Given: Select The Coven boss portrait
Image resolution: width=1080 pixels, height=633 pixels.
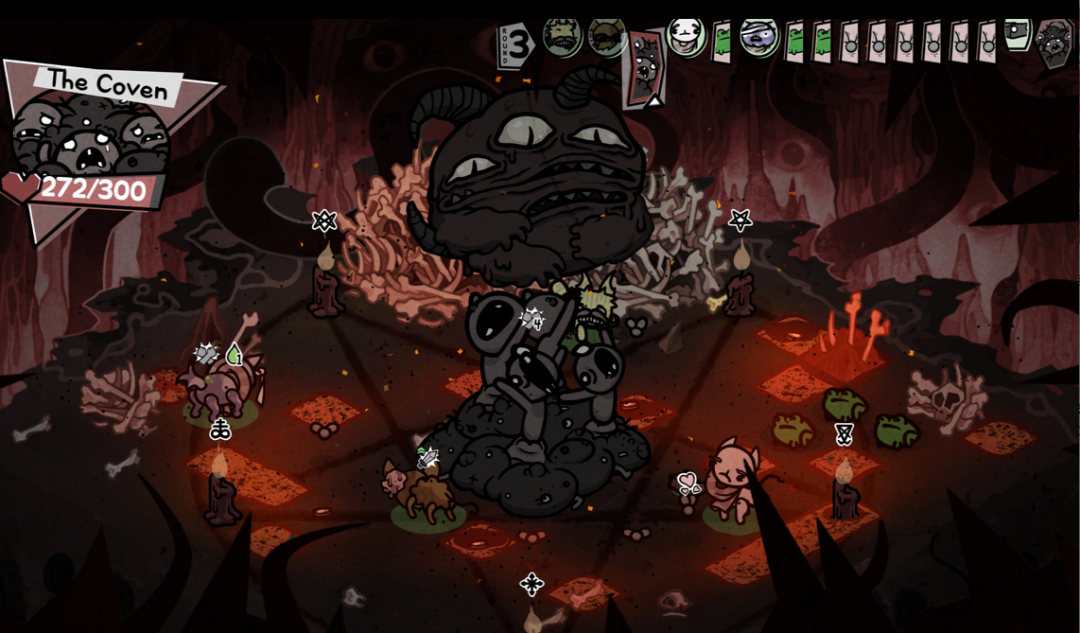Looking at the screenshot, I should click(x=90, y=135).
